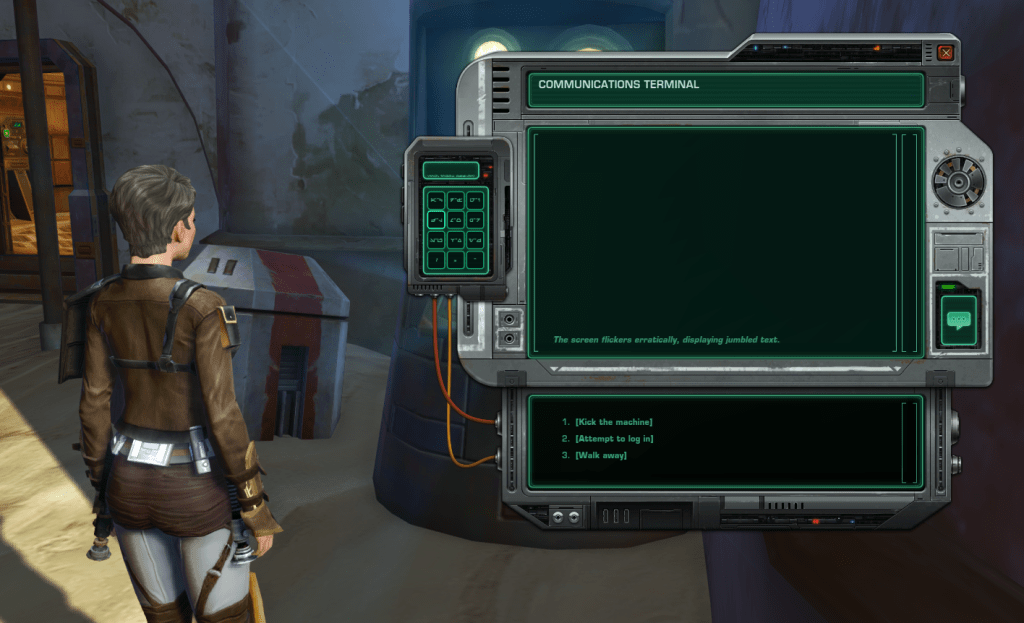The image size is (1024, 623).
Task: Pick the Walk away response
Action: (601, 456)
